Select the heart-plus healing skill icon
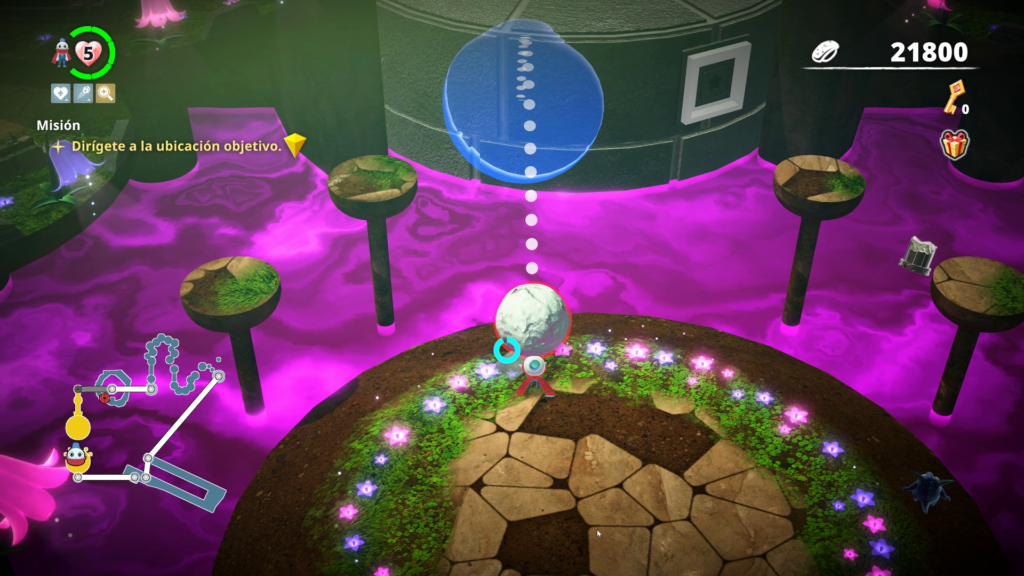The height and width of the screenshot is (576, 1024). (x=61, y=94)
